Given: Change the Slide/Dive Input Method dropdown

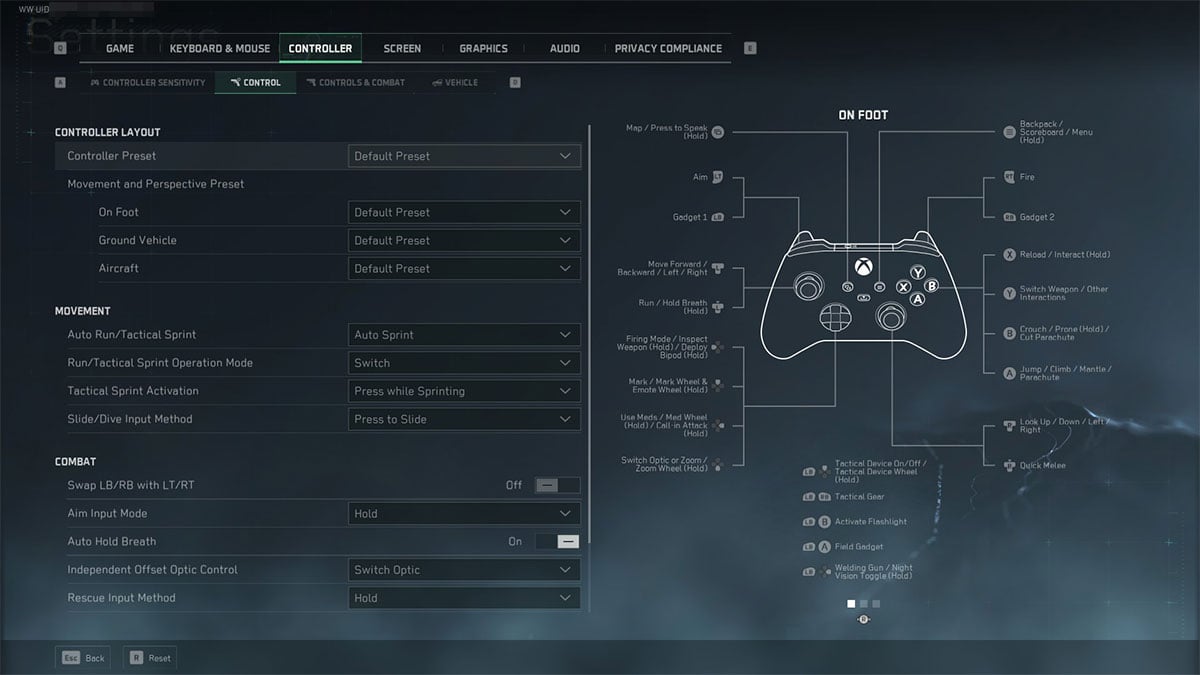Looking at the screenshot, I should [x=464, y=419].
